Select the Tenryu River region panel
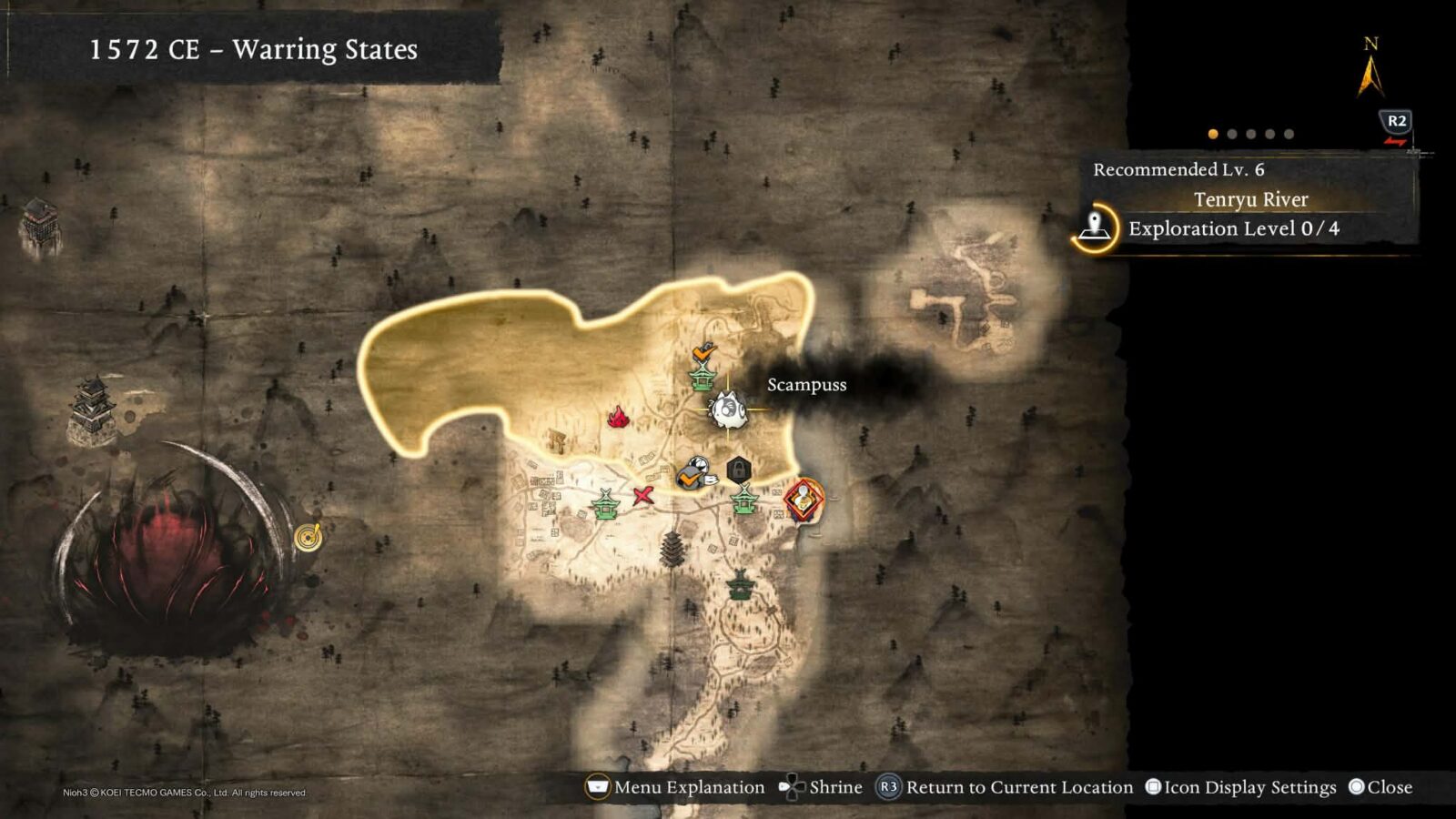1456x819 pixels. (x=1249, y=199)
